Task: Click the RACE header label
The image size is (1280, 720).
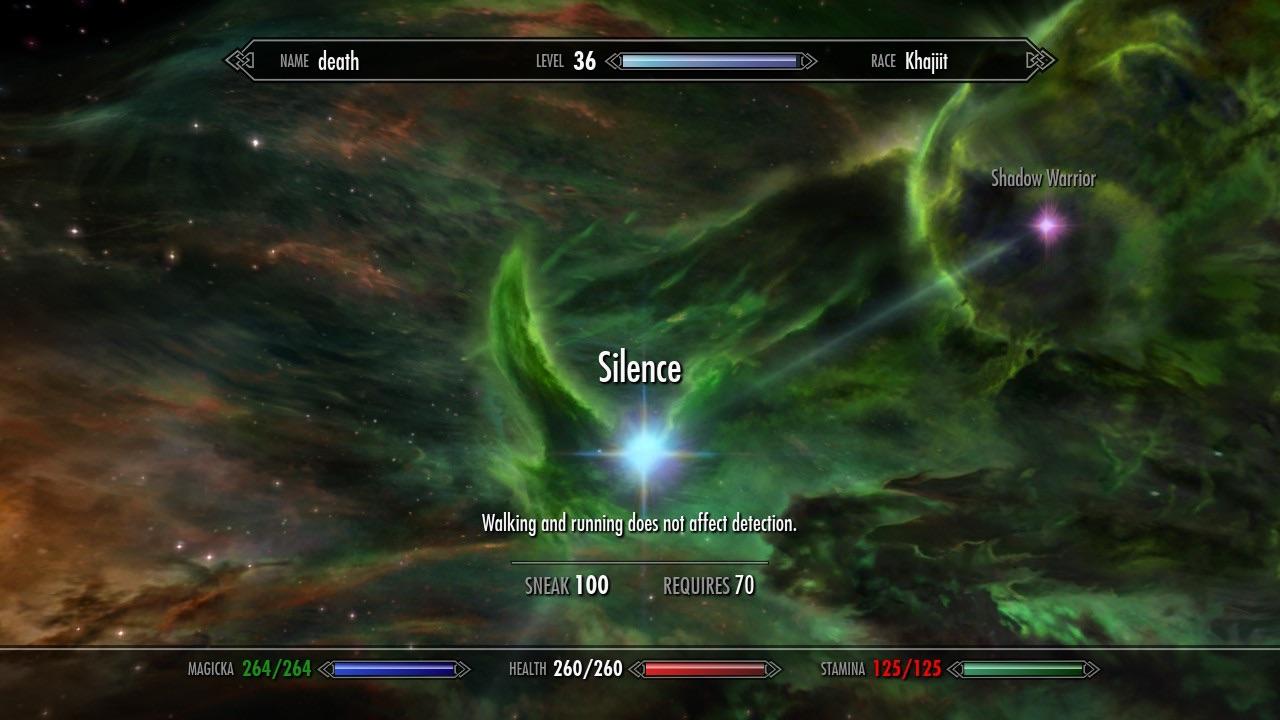Action: tap(884, 61)
